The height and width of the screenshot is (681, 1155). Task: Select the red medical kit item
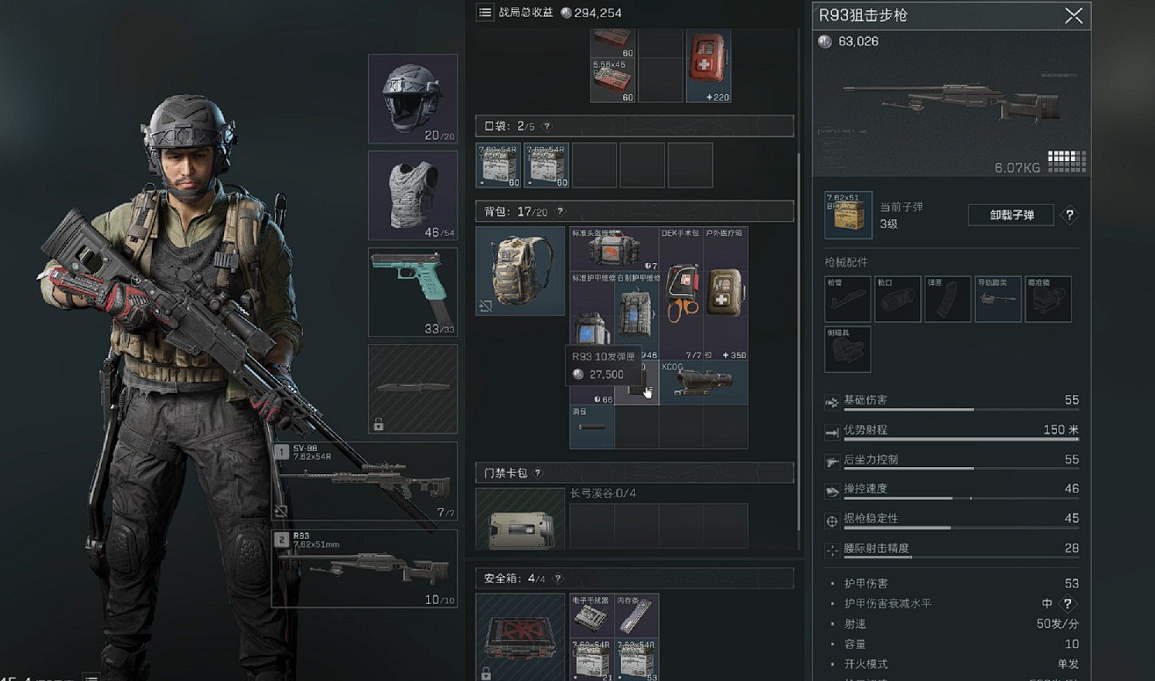[x=708, y=65]
